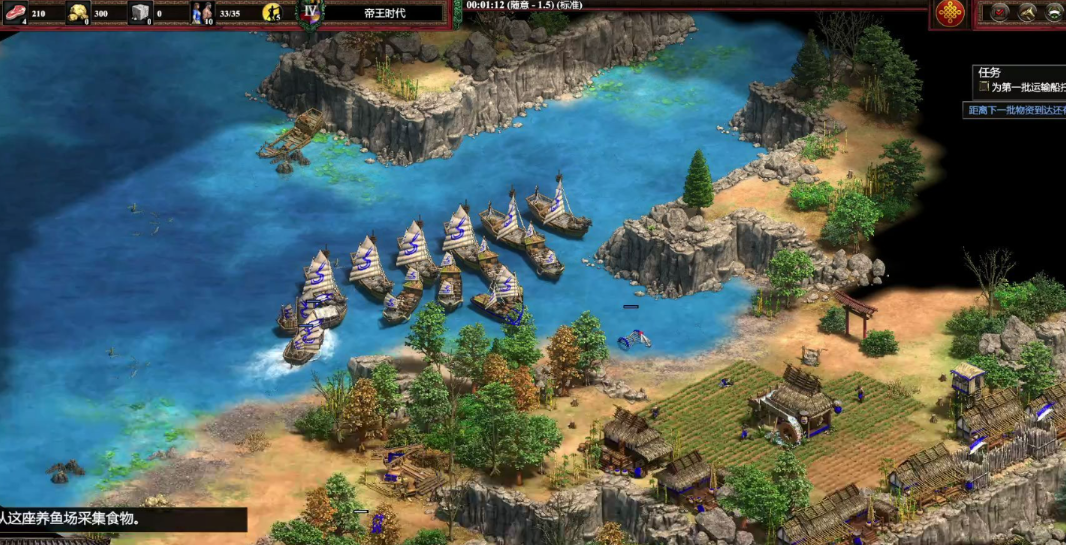Viewport: 1066px width, 545px height.
Task: Click the stone resource block icon
Action: point(140,14)
